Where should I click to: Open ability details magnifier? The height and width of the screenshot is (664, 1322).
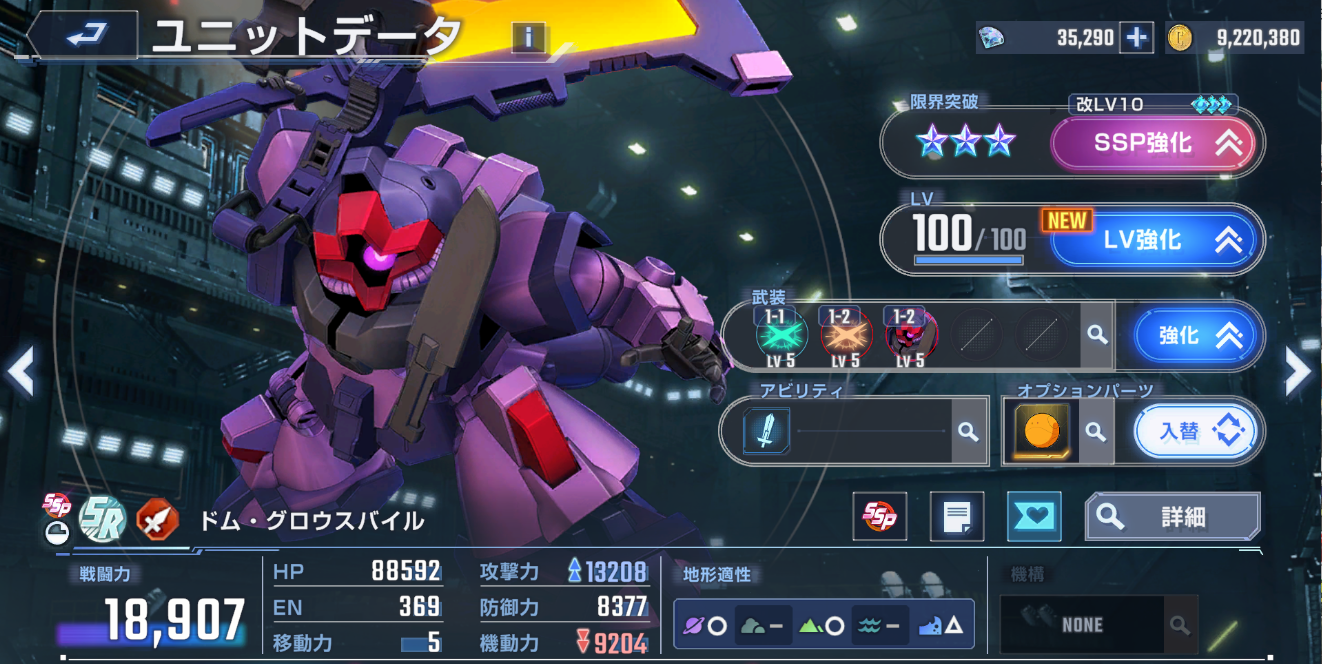[x=967, y=431]
